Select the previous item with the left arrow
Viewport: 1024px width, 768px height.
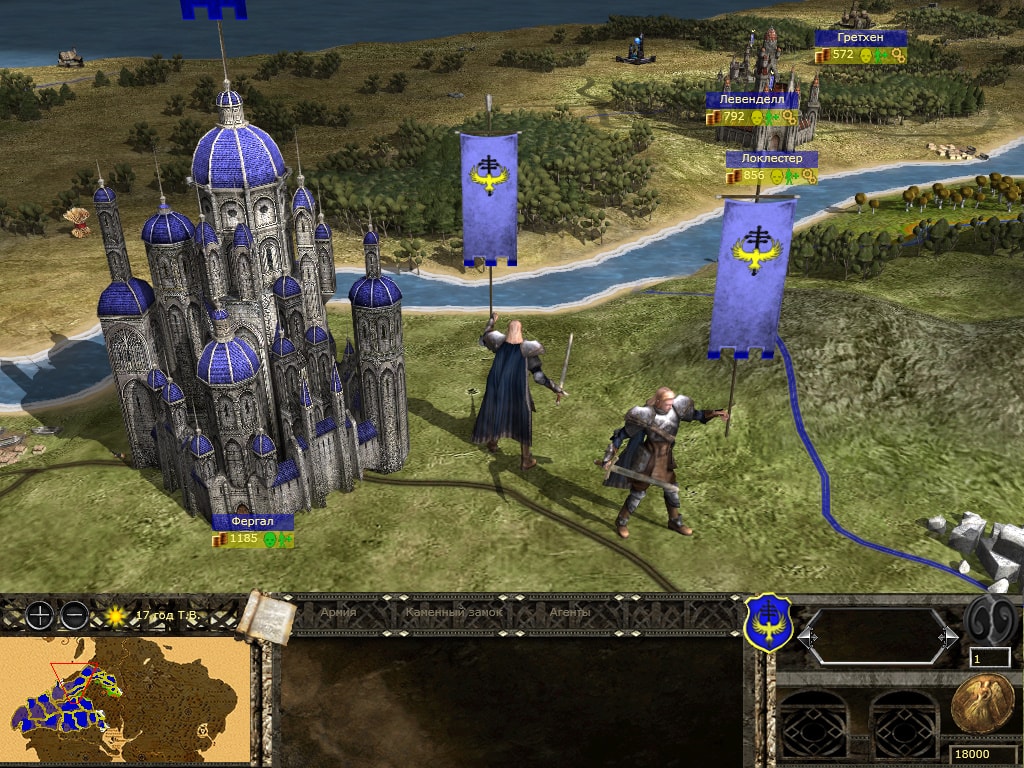[807, 637]
